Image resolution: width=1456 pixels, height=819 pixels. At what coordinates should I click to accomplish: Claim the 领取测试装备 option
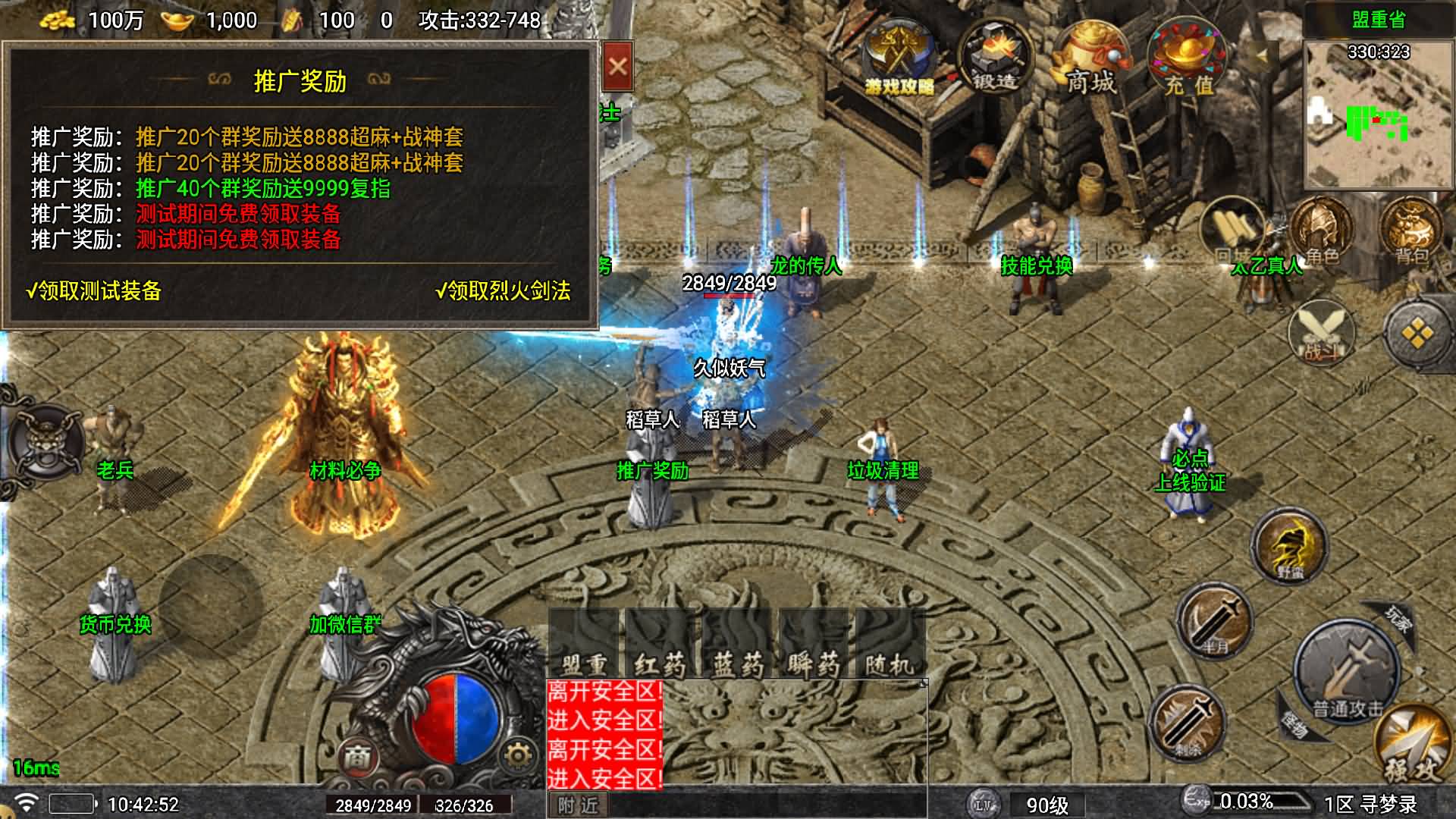click(94, 291)
